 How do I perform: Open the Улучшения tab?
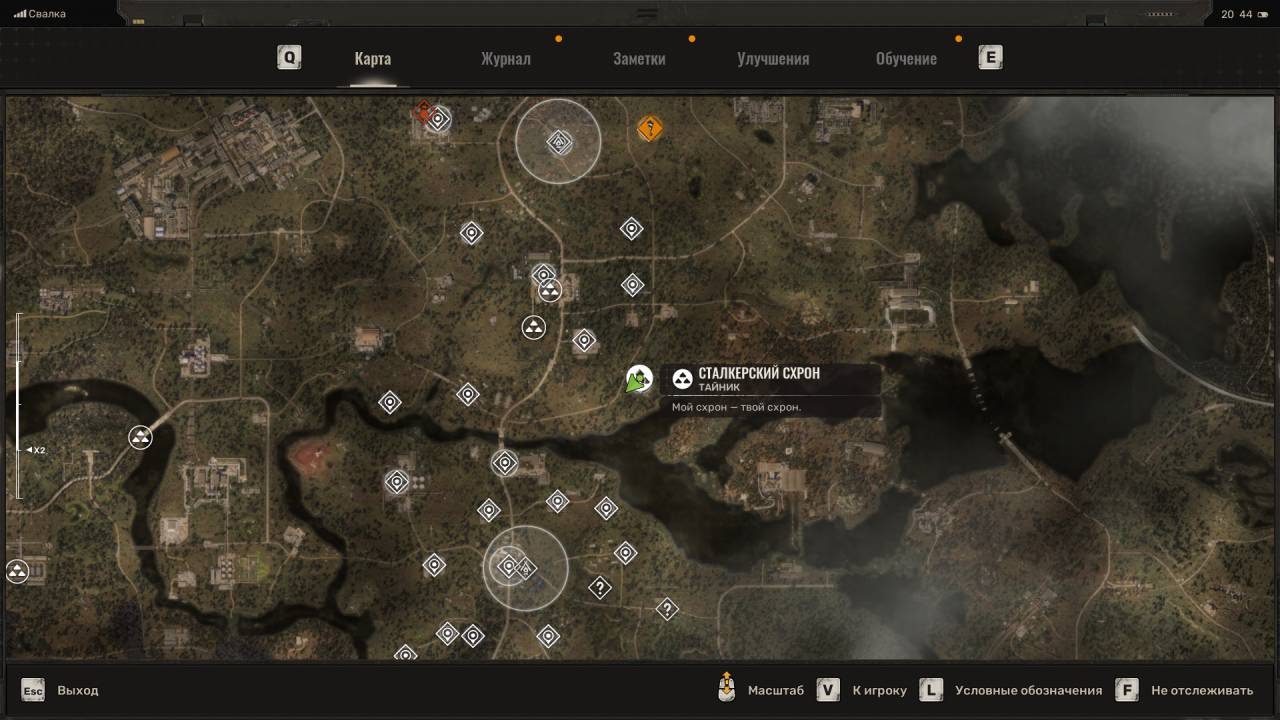(x=773, y=58)
